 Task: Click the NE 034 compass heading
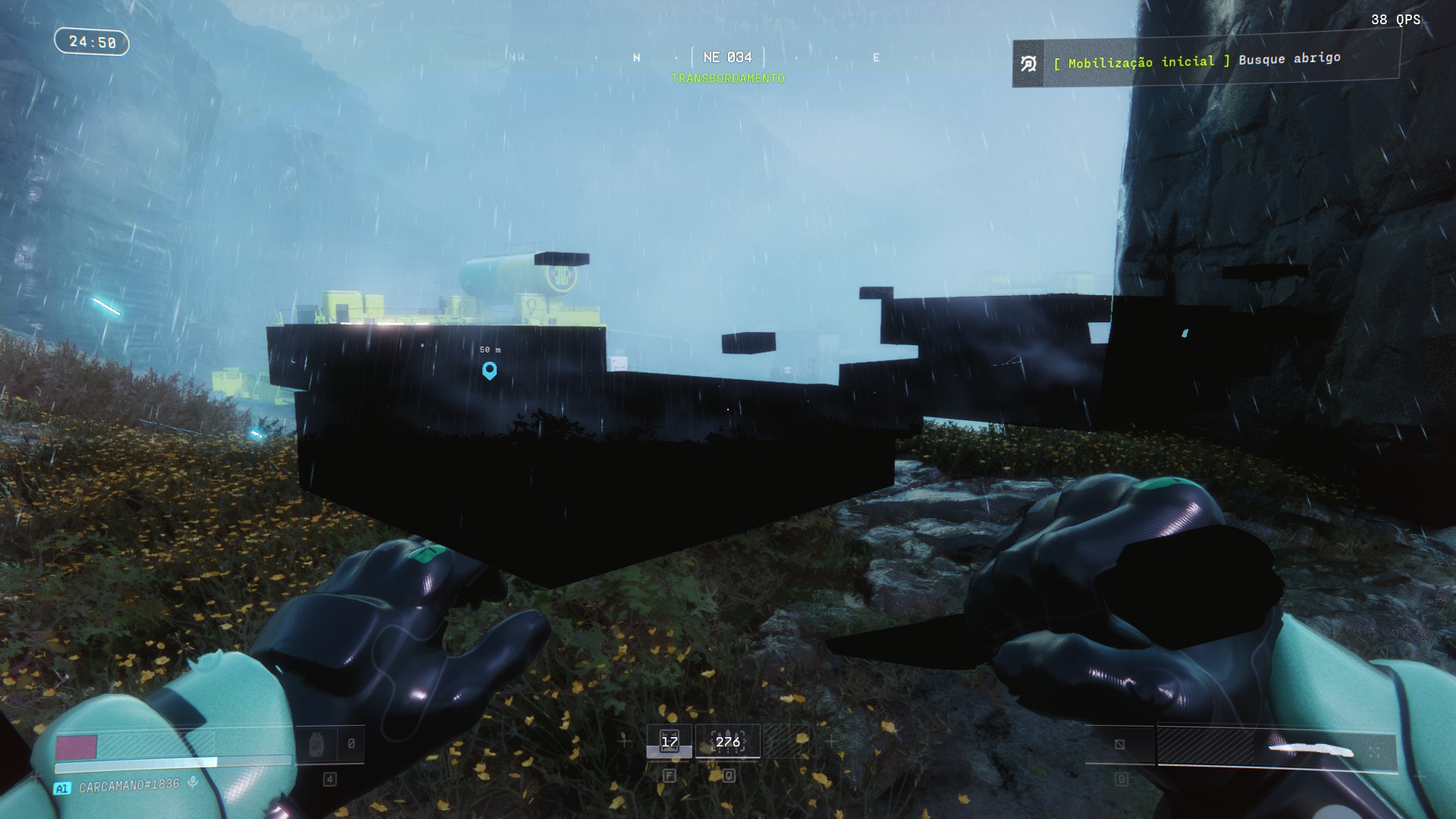tap(727, 58)
